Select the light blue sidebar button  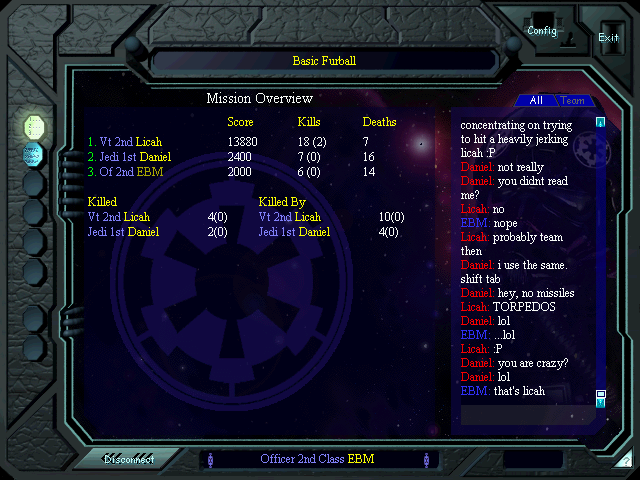[34, 154]
